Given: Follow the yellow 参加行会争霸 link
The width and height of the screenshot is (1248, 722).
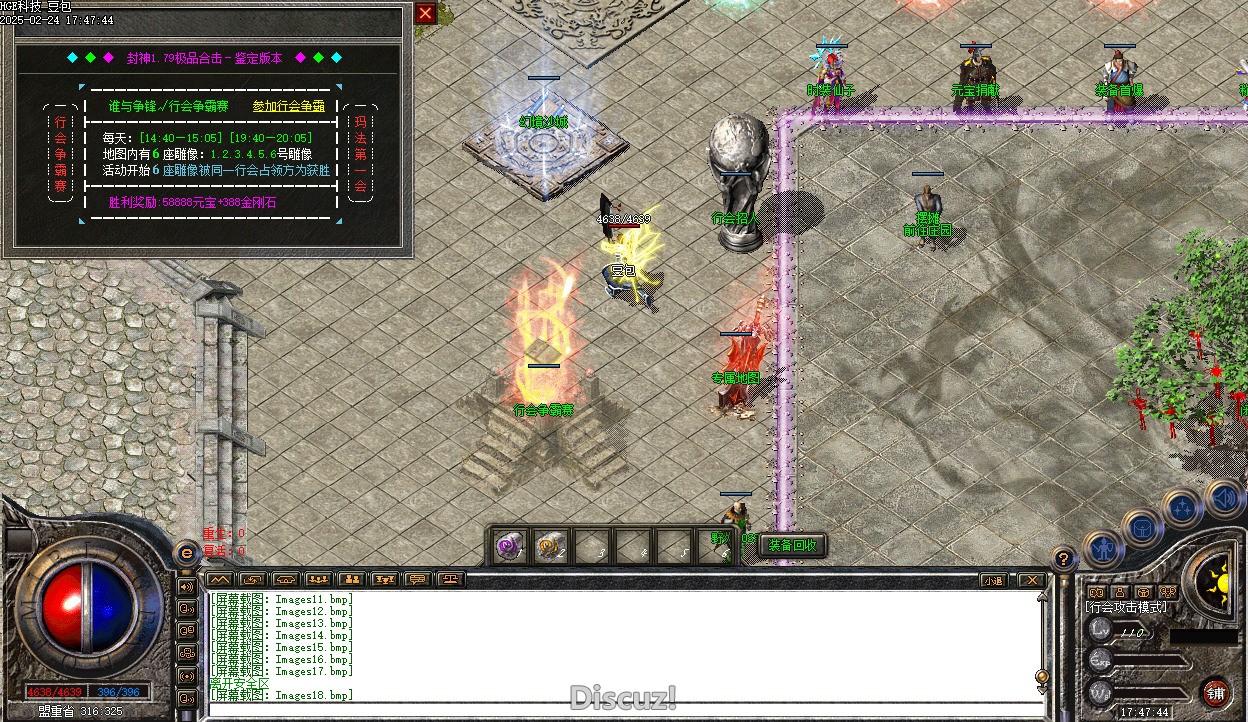Looking at the screenshot, I should [x=288, y=106].
